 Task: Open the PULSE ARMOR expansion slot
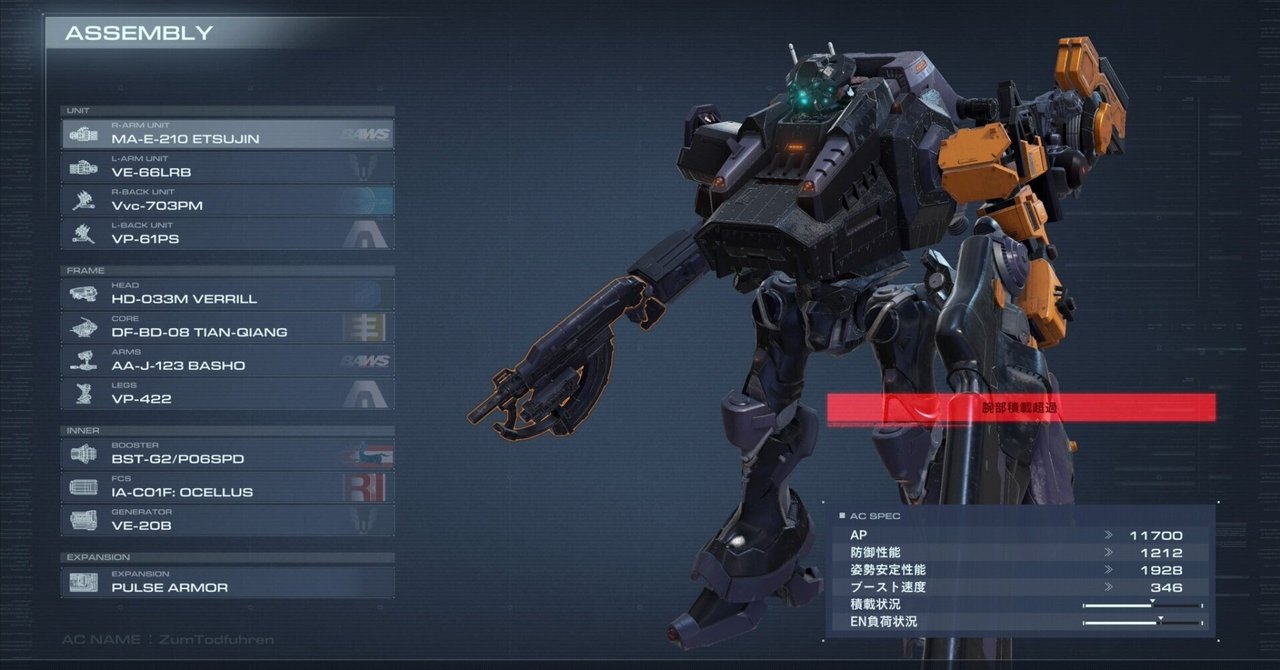pos(228,582)
